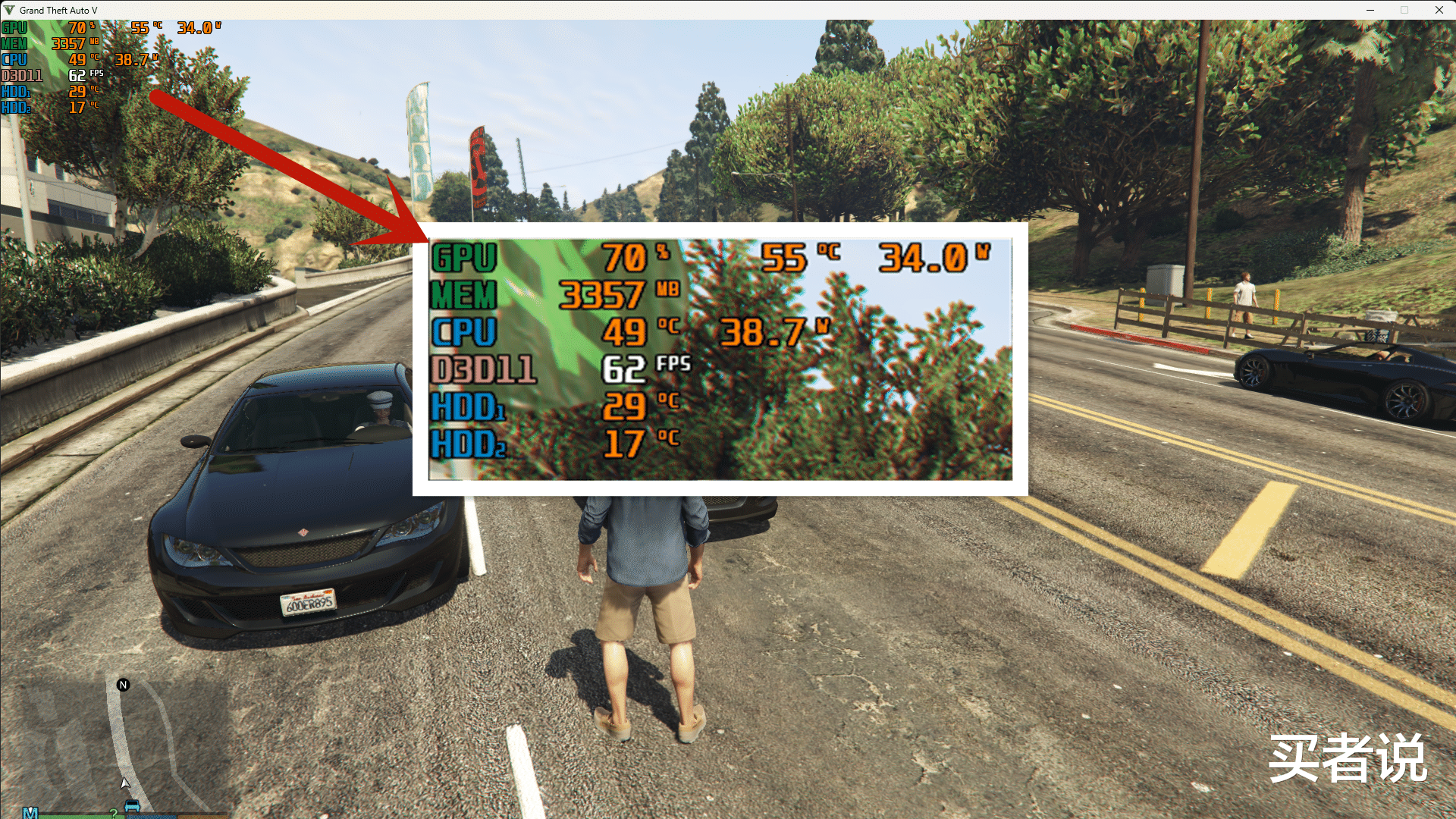Select the north compass marker on minimap

pyautogui.click(x=124, y=685)
